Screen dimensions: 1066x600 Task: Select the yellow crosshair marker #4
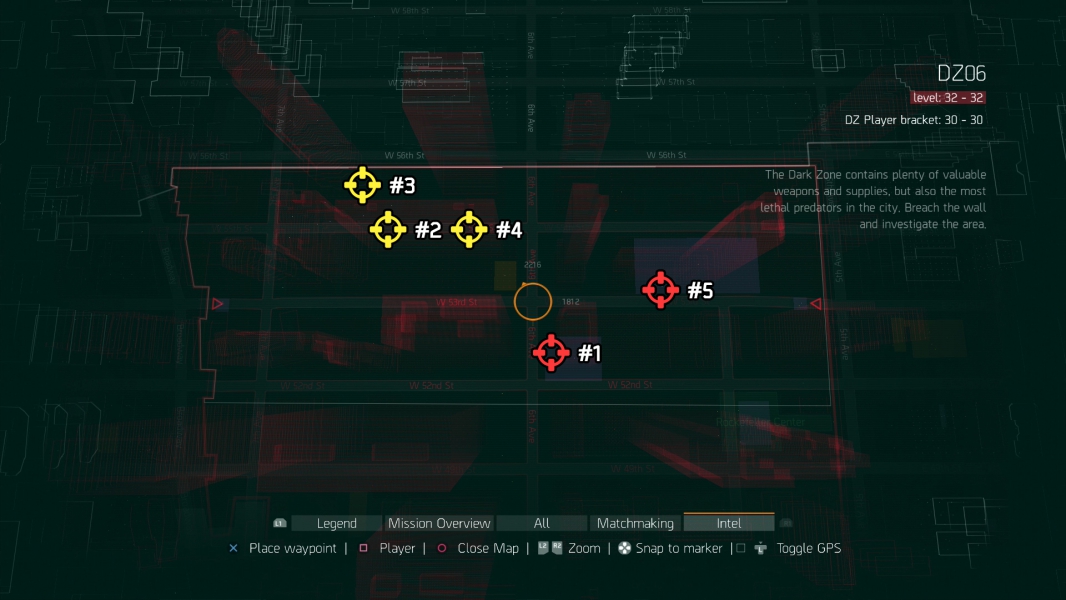[x=469, y=230]
